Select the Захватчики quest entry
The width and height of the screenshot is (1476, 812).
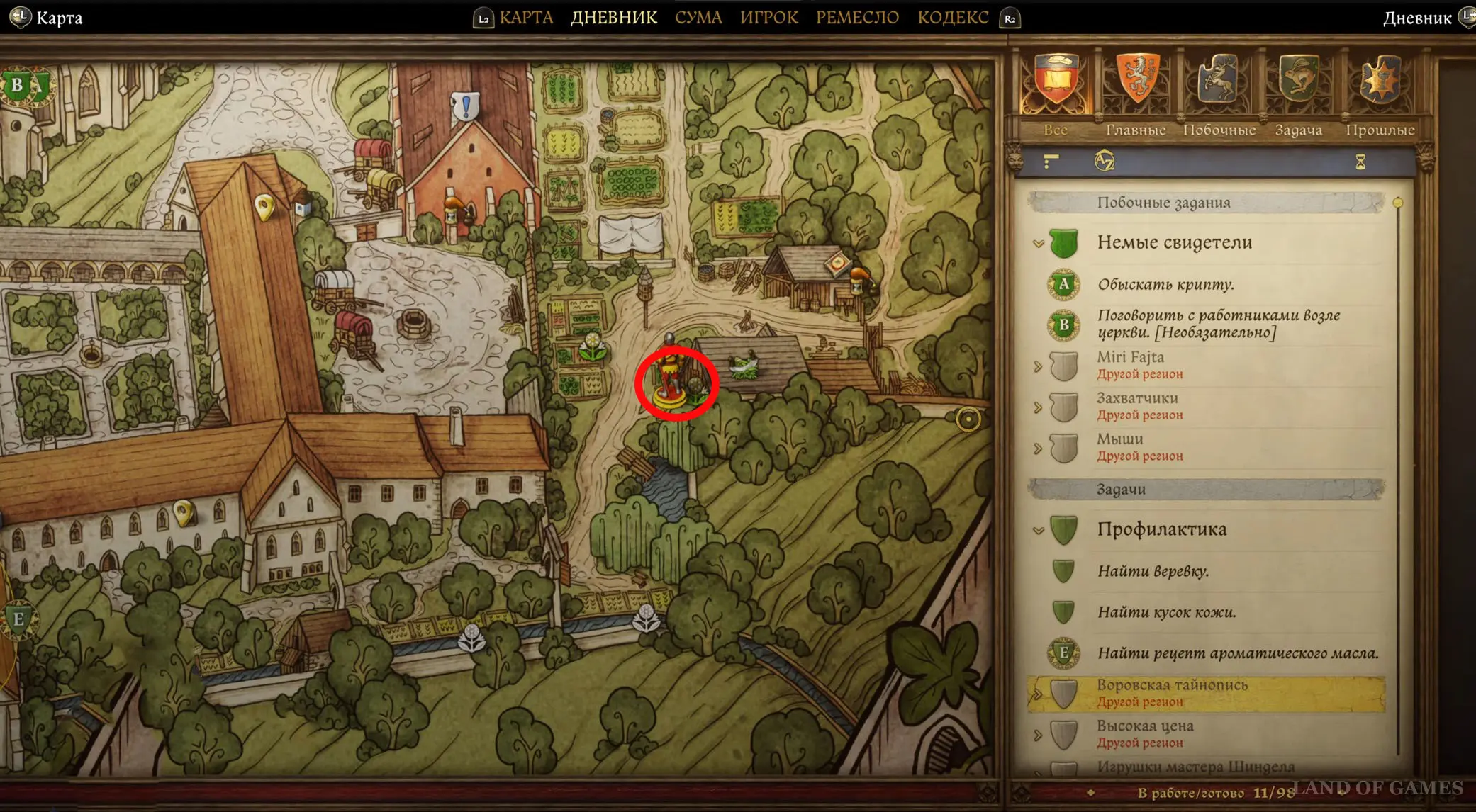1137,405
